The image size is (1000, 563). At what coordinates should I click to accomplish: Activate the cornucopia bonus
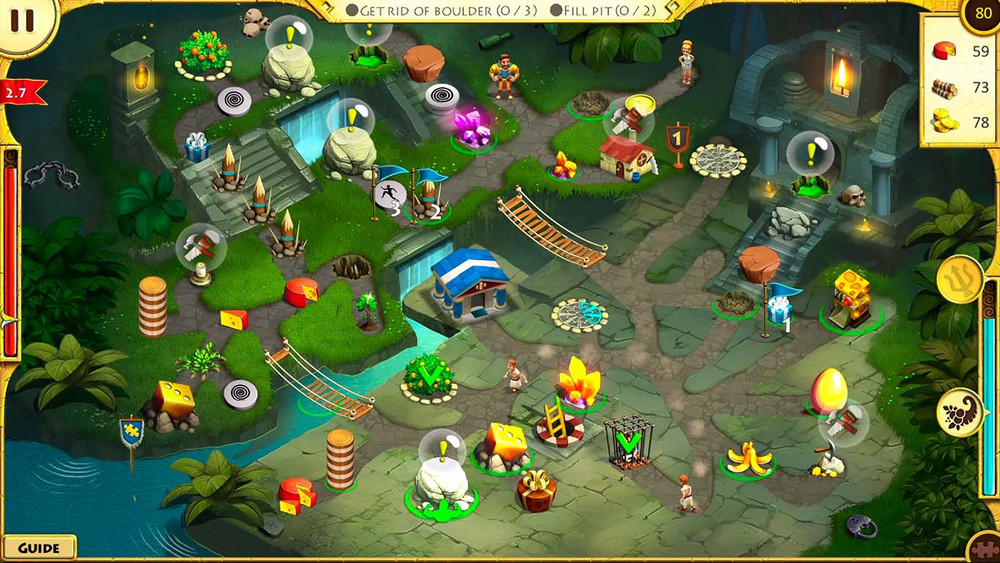point(958,411)
